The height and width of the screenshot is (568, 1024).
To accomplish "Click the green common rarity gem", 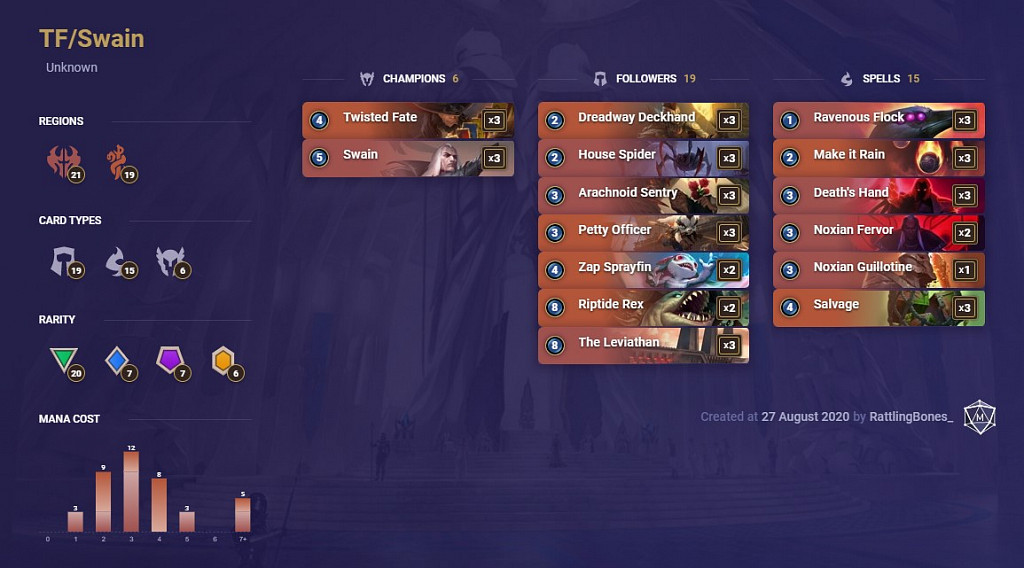I will pos(64,361).
